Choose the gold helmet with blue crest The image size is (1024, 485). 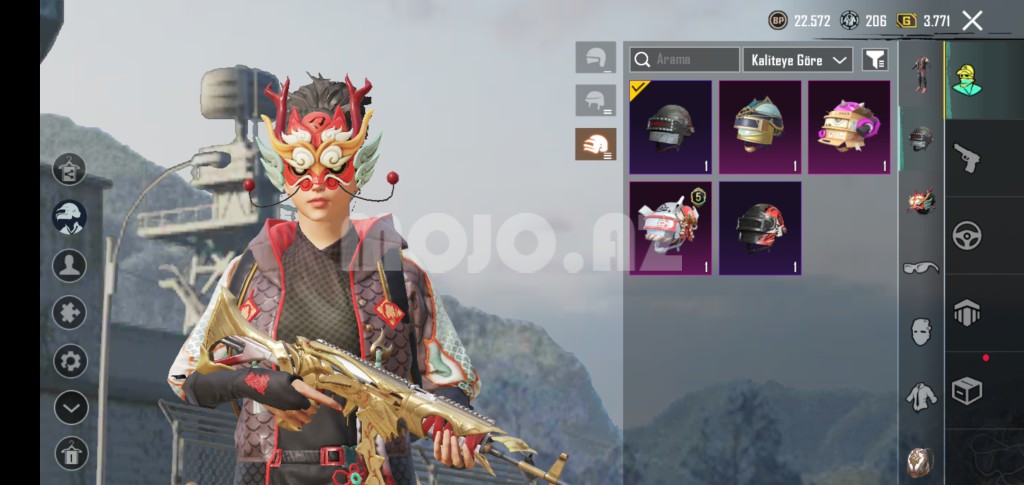760,127
